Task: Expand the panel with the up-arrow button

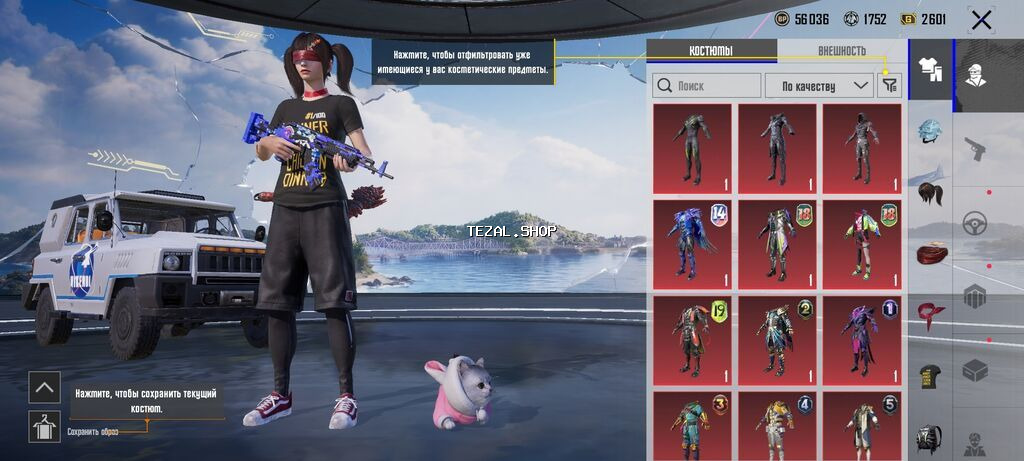Action: [x=44, y=387]
